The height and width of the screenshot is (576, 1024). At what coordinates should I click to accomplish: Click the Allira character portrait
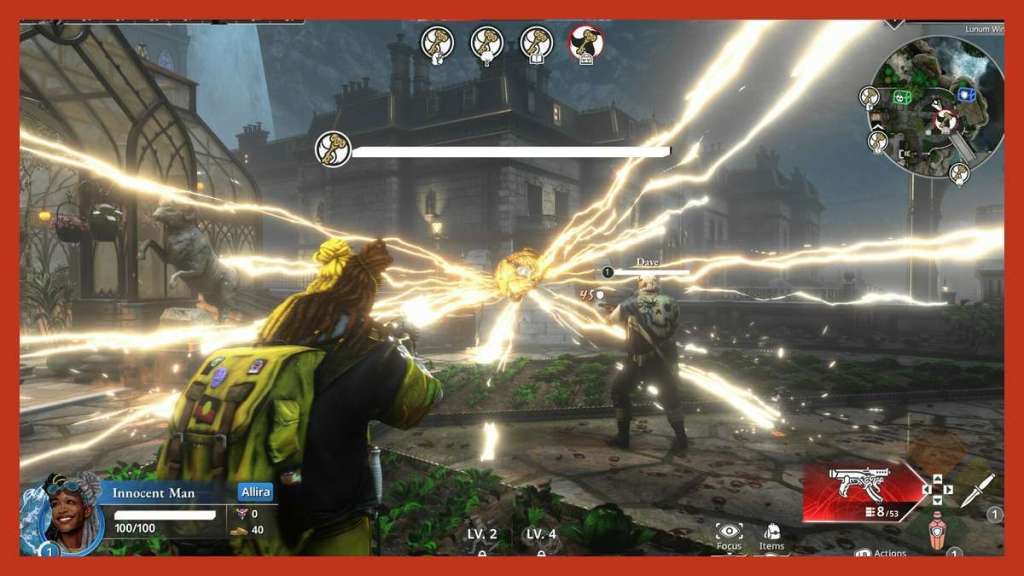pos(61,513)
